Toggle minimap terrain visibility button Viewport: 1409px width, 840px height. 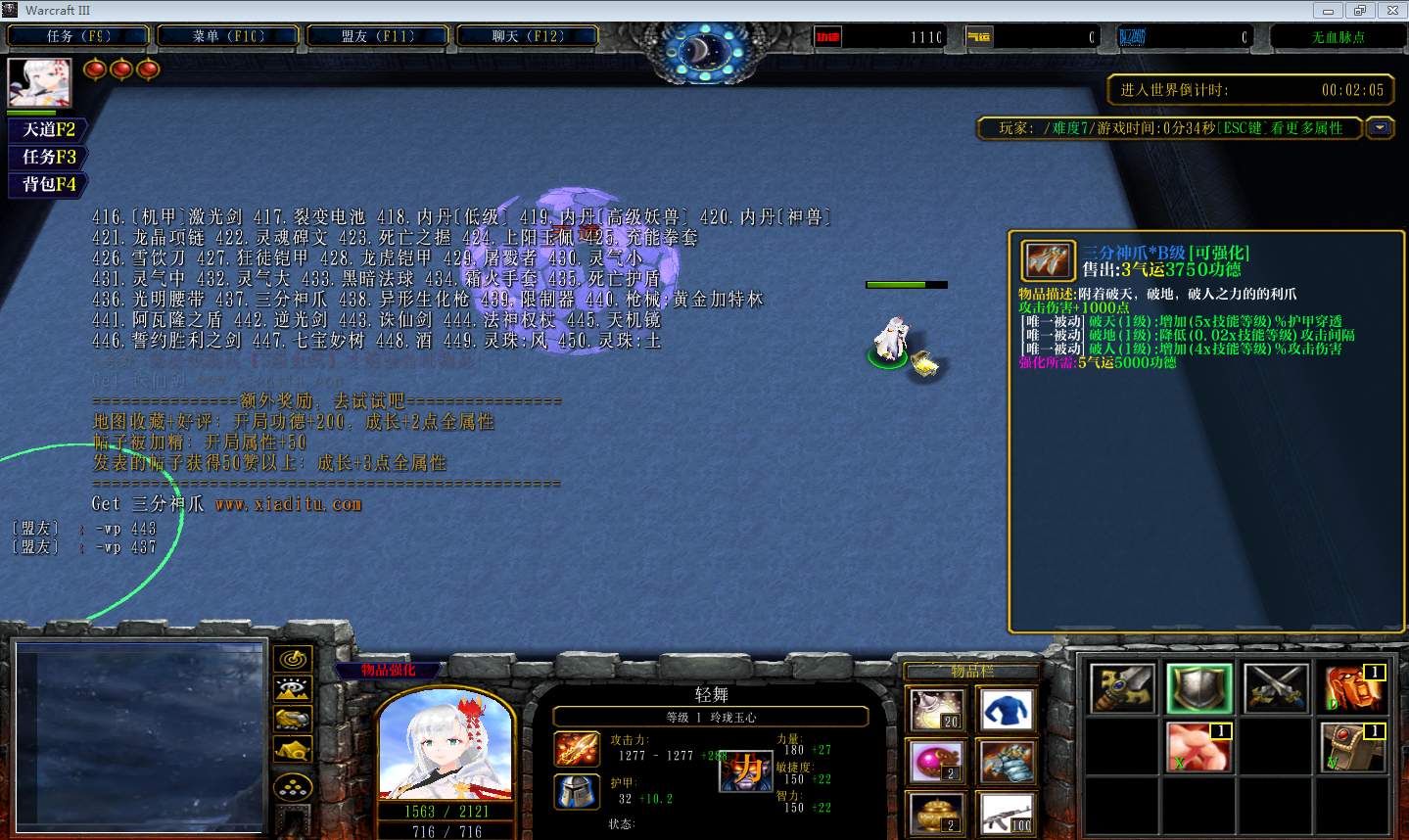tap(293, 689)
